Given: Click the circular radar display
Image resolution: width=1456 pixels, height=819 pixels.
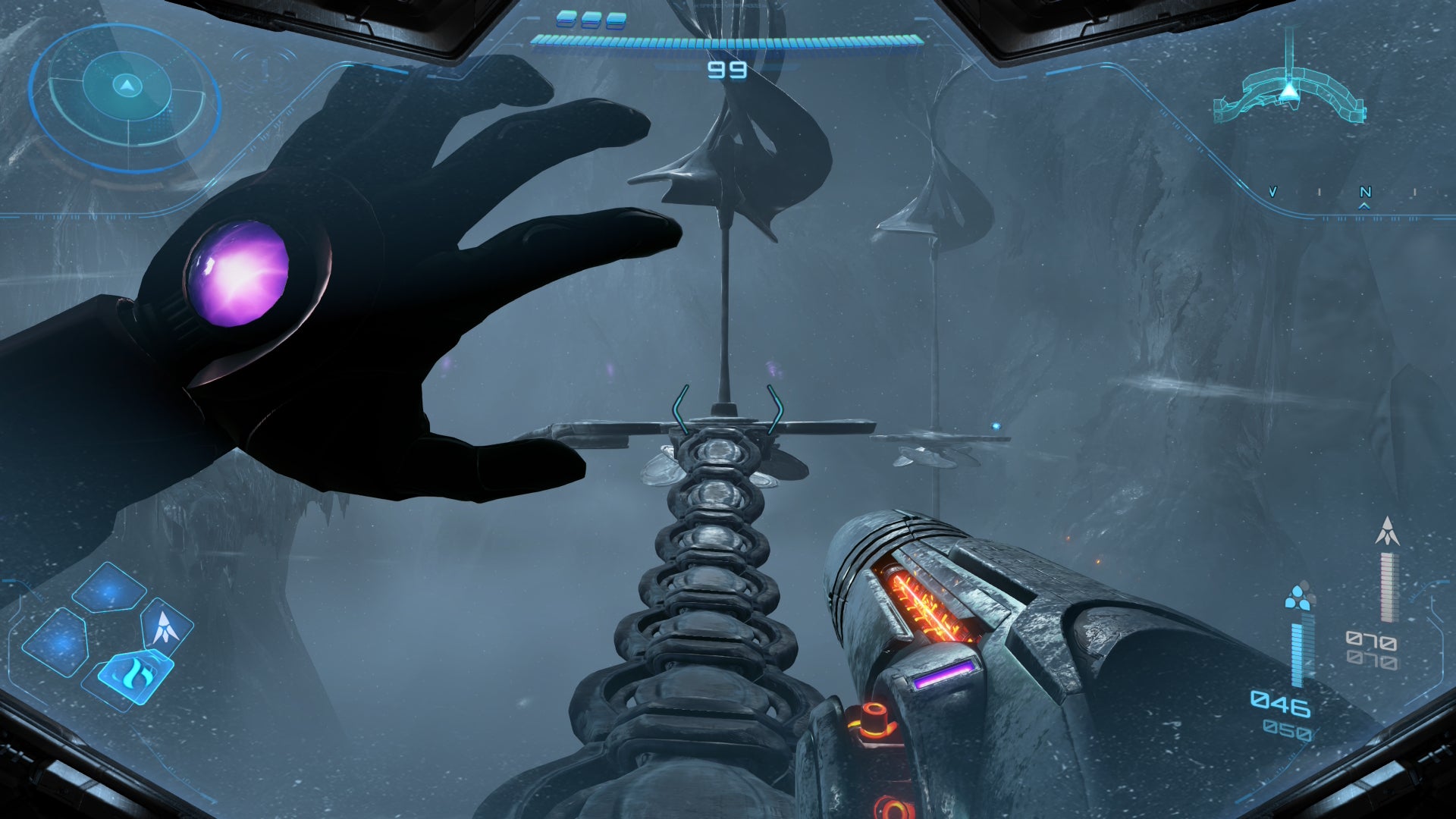Looking at the screenshot, I should point(126,97).
